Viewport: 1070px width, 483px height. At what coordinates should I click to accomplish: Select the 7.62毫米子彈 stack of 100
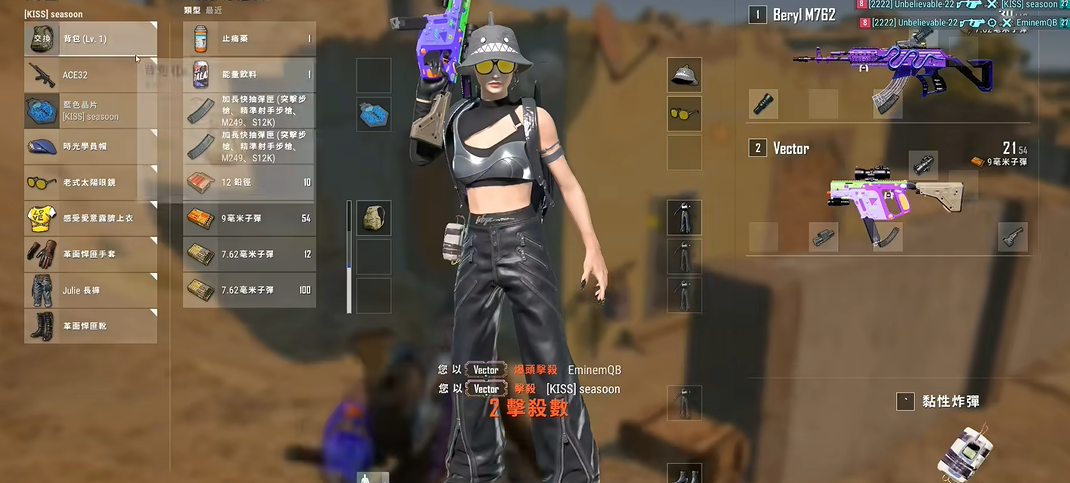pos(249,290)
